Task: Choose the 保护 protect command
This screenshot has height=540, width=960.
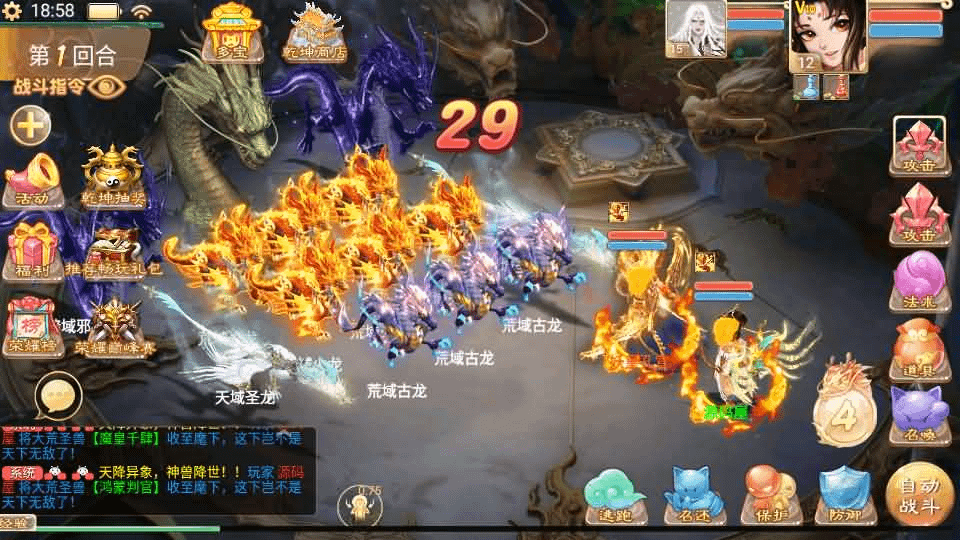Action: (769, 494)
